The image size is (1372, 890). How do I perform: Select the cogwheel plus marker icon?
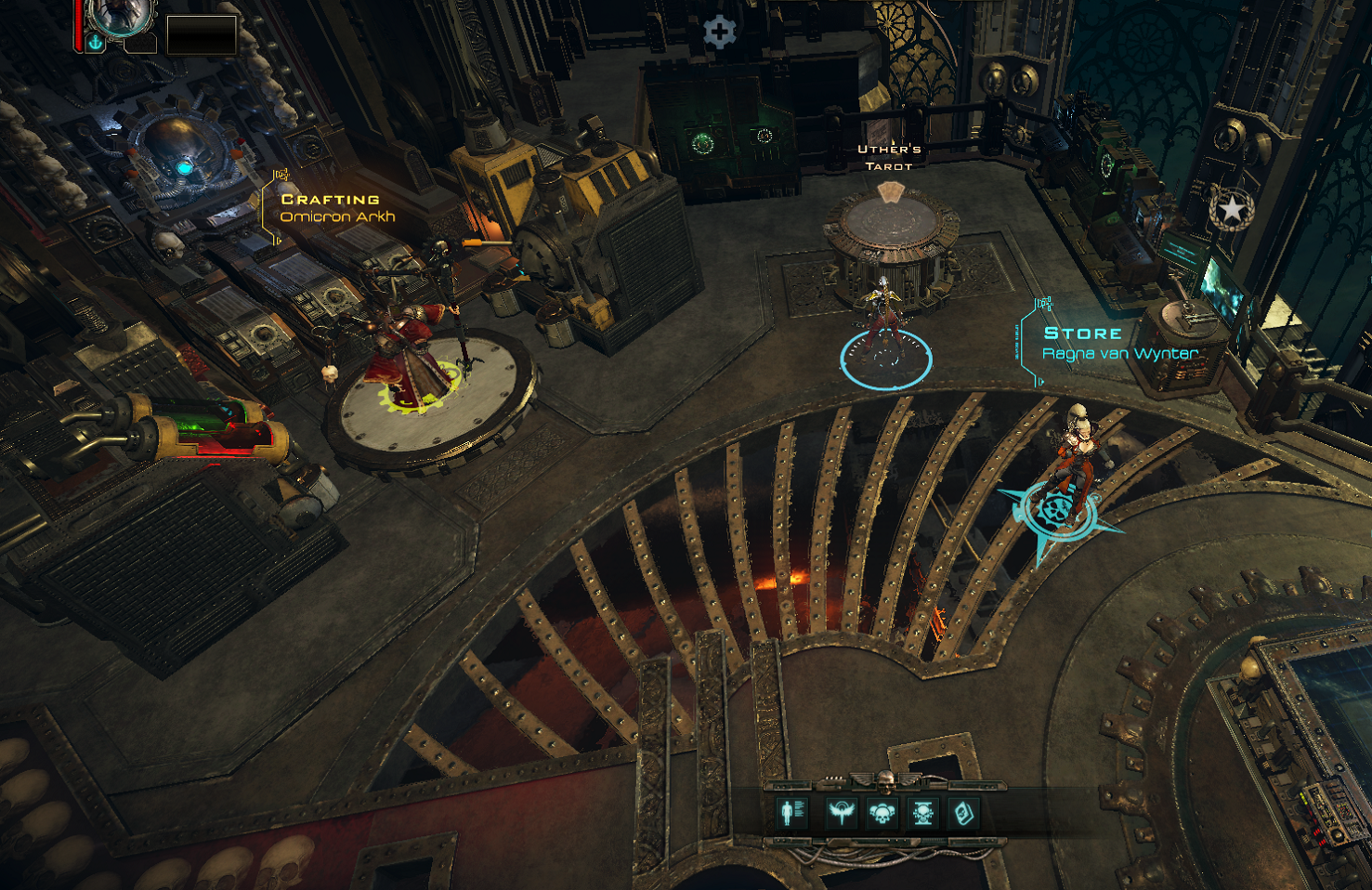[x=719, y=33]
